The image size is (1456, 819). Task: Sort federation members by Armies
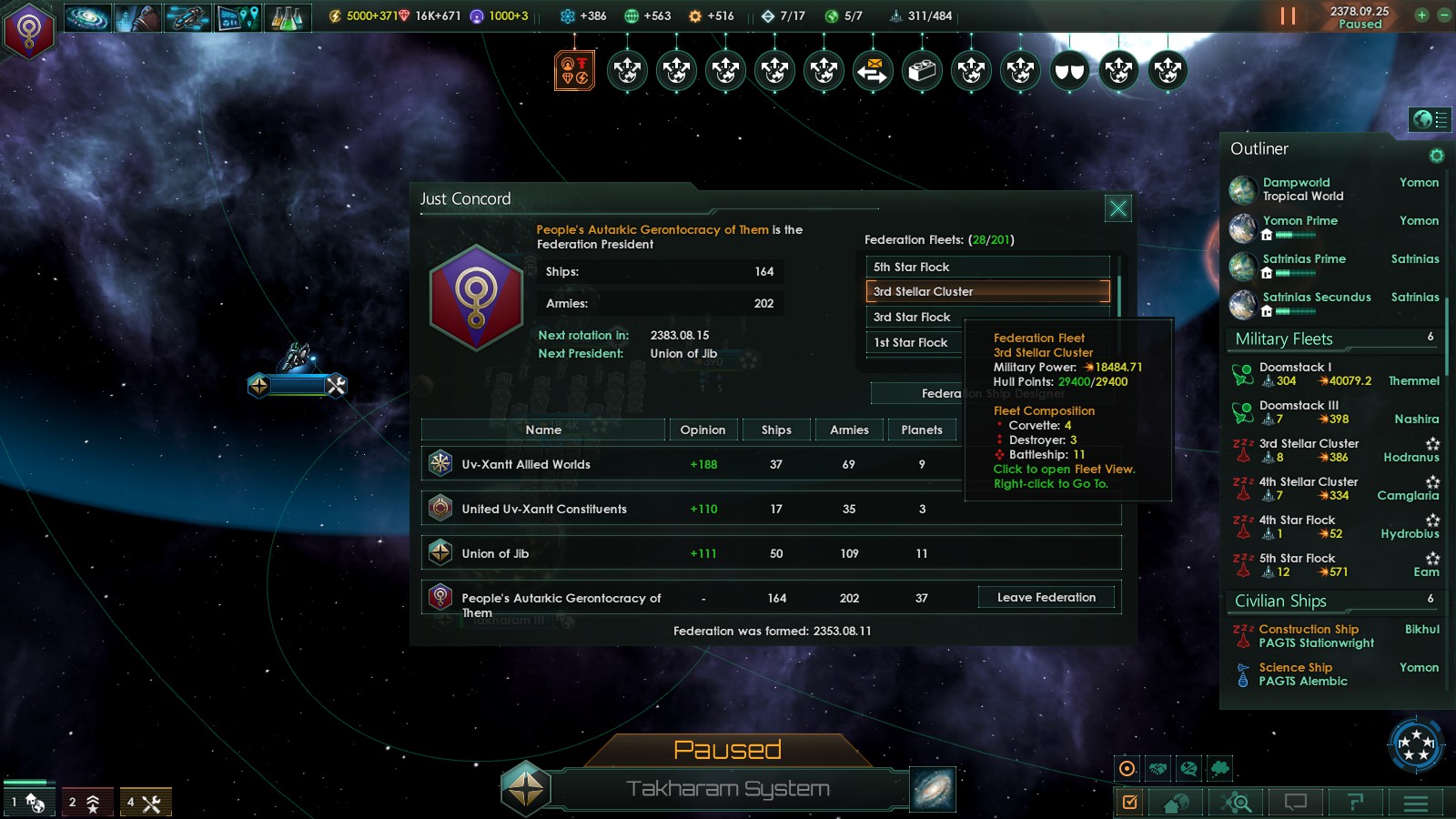tap(848, 430)
